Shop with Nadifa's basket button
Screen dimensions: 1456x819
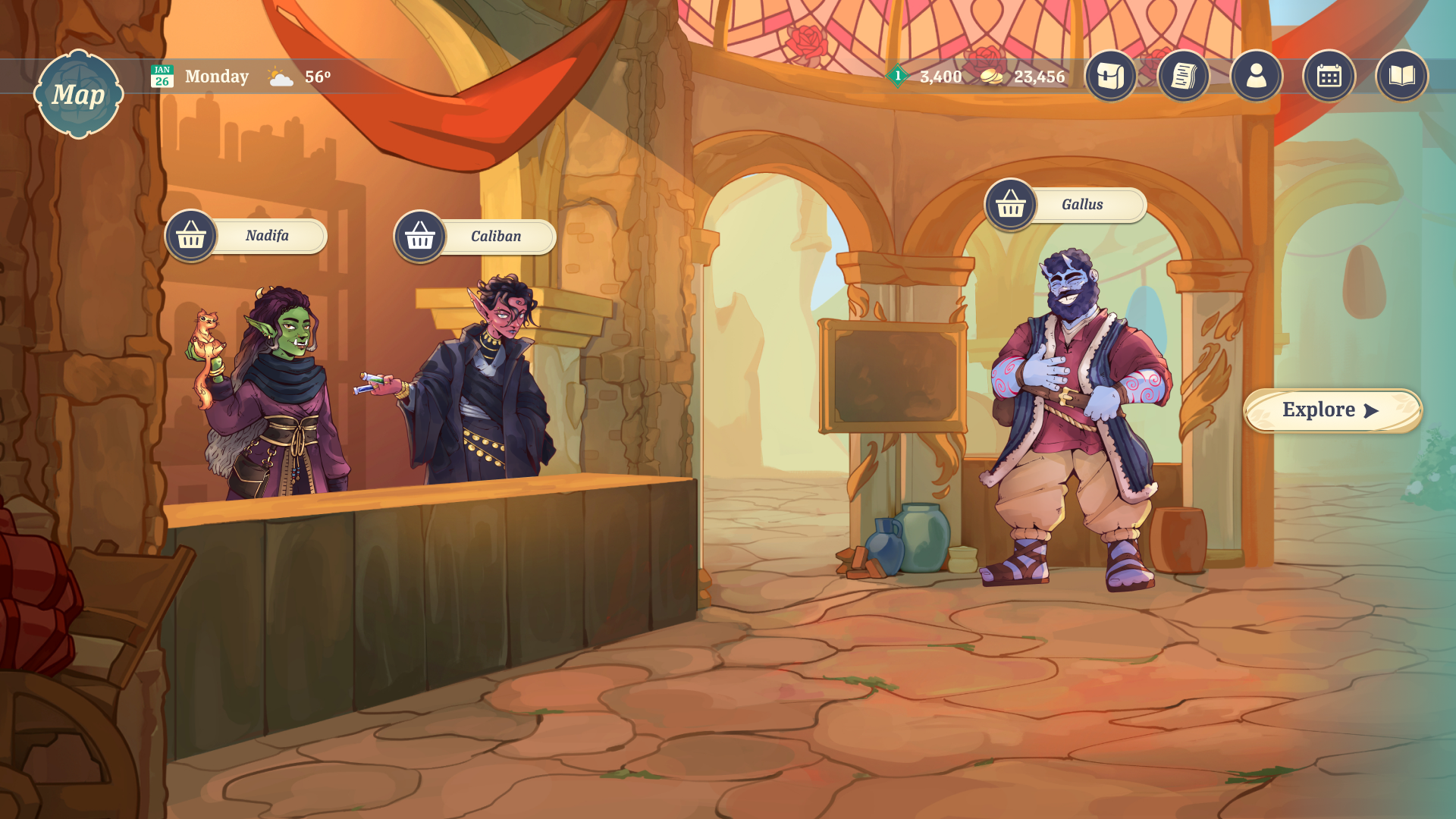(191, 236)
